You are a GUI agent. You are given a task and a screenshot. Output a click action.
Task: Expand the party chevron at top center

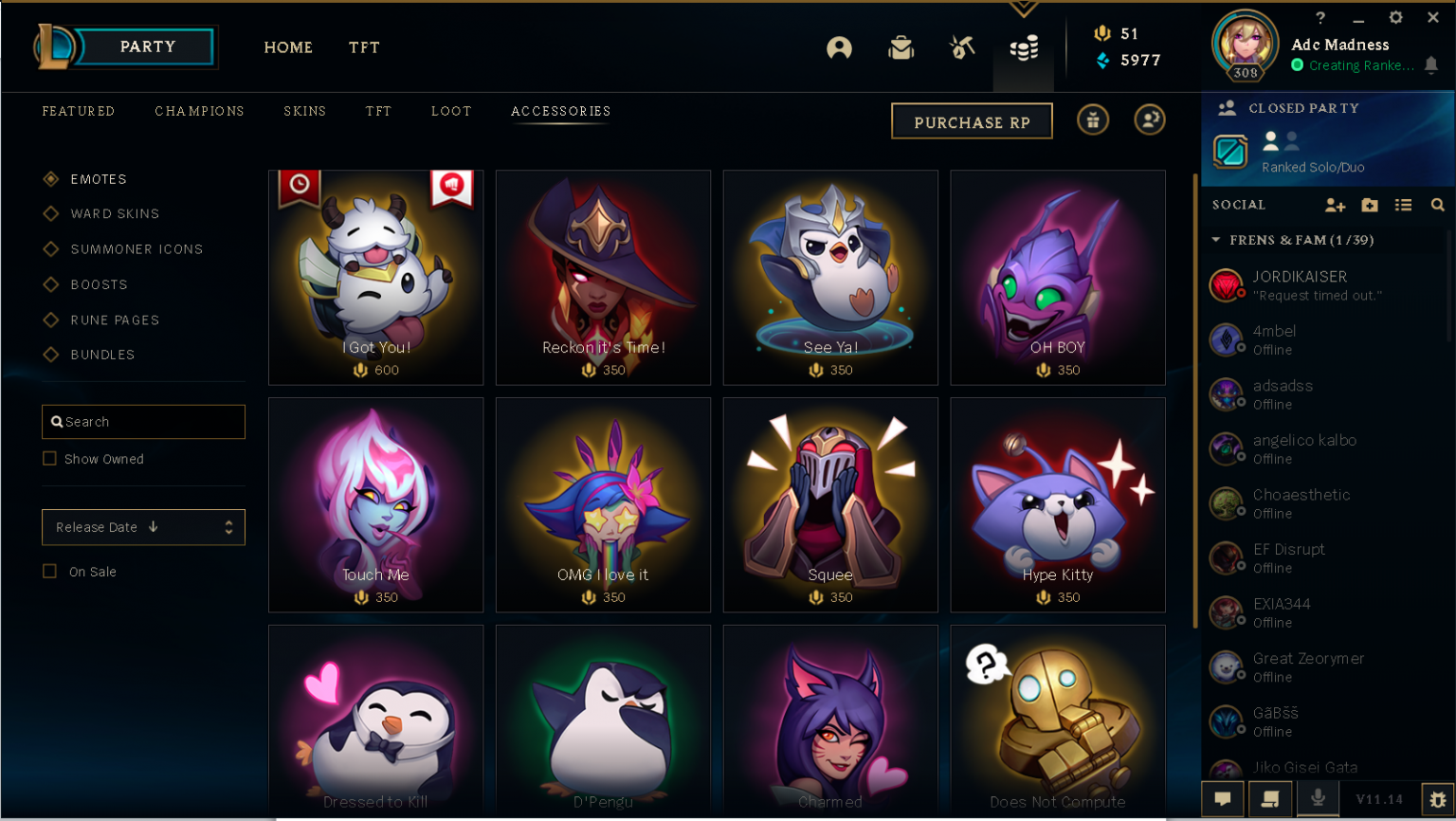click(x=1023, y=8)
